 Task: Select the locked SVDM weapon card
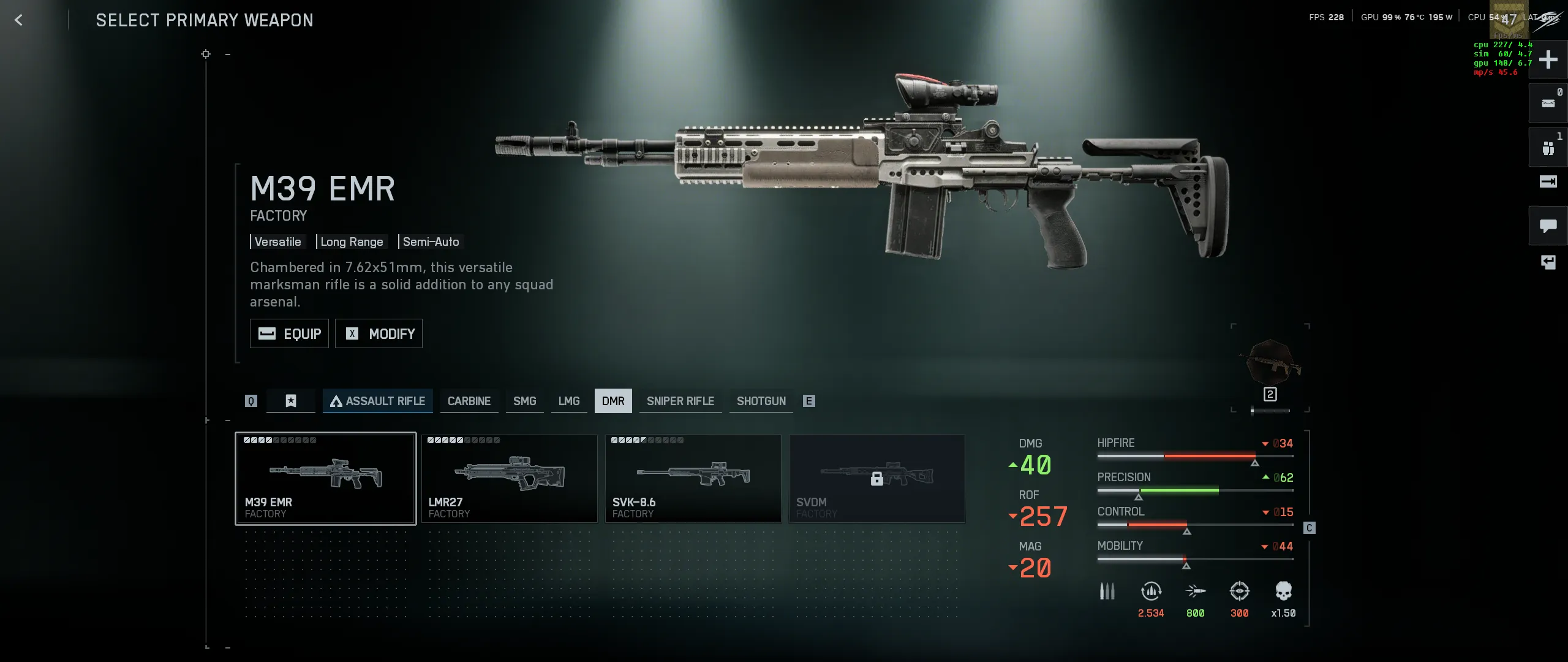click(877, 478)
